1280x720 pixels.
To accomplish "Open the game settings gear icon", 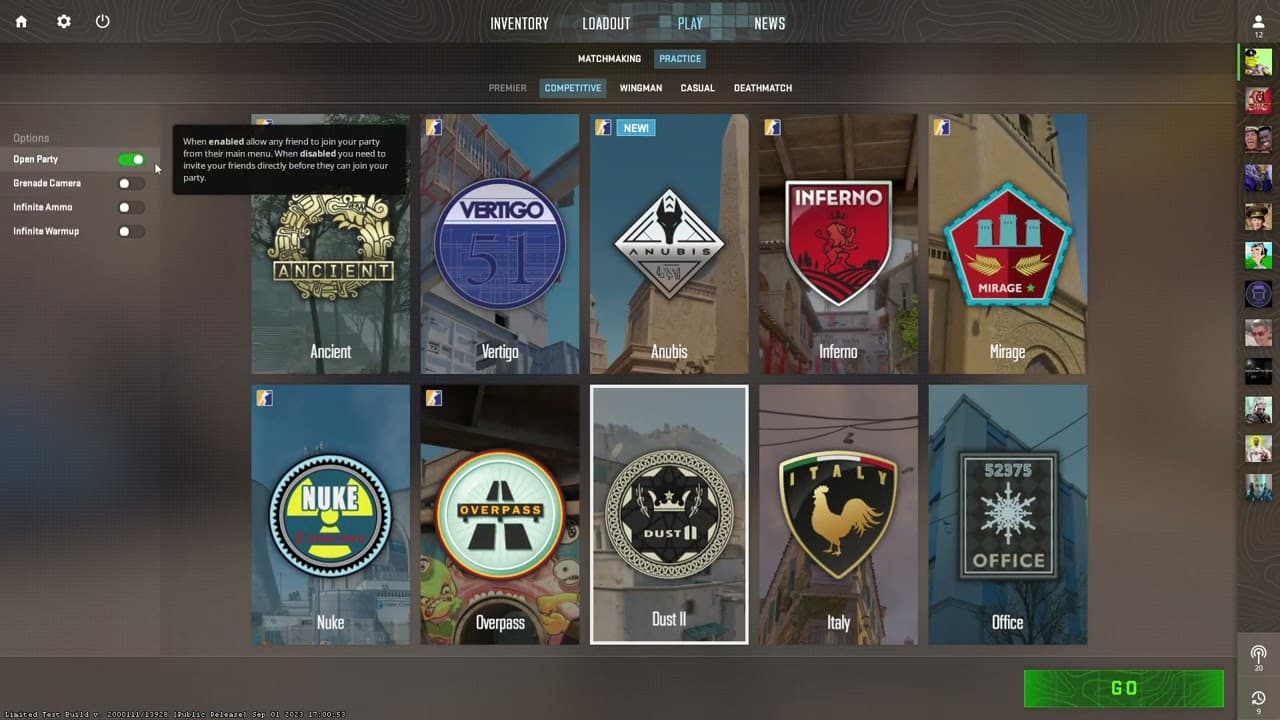I will 63,21.
